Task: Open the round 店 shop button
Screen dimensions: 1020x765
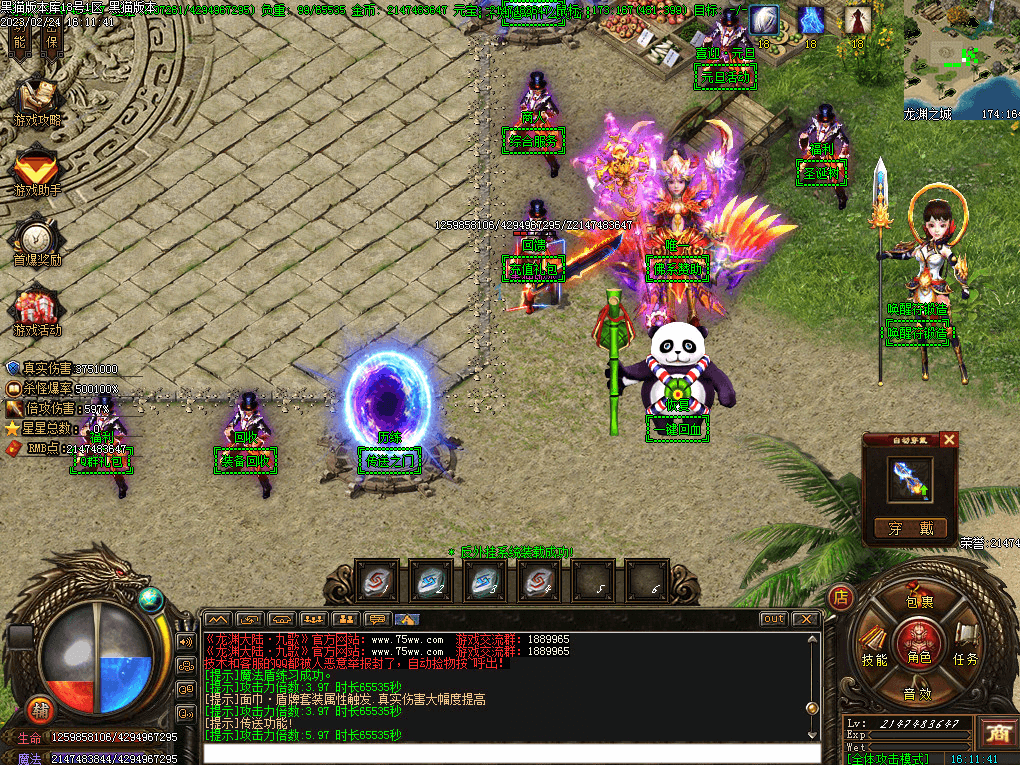Action: click(841, 598)
